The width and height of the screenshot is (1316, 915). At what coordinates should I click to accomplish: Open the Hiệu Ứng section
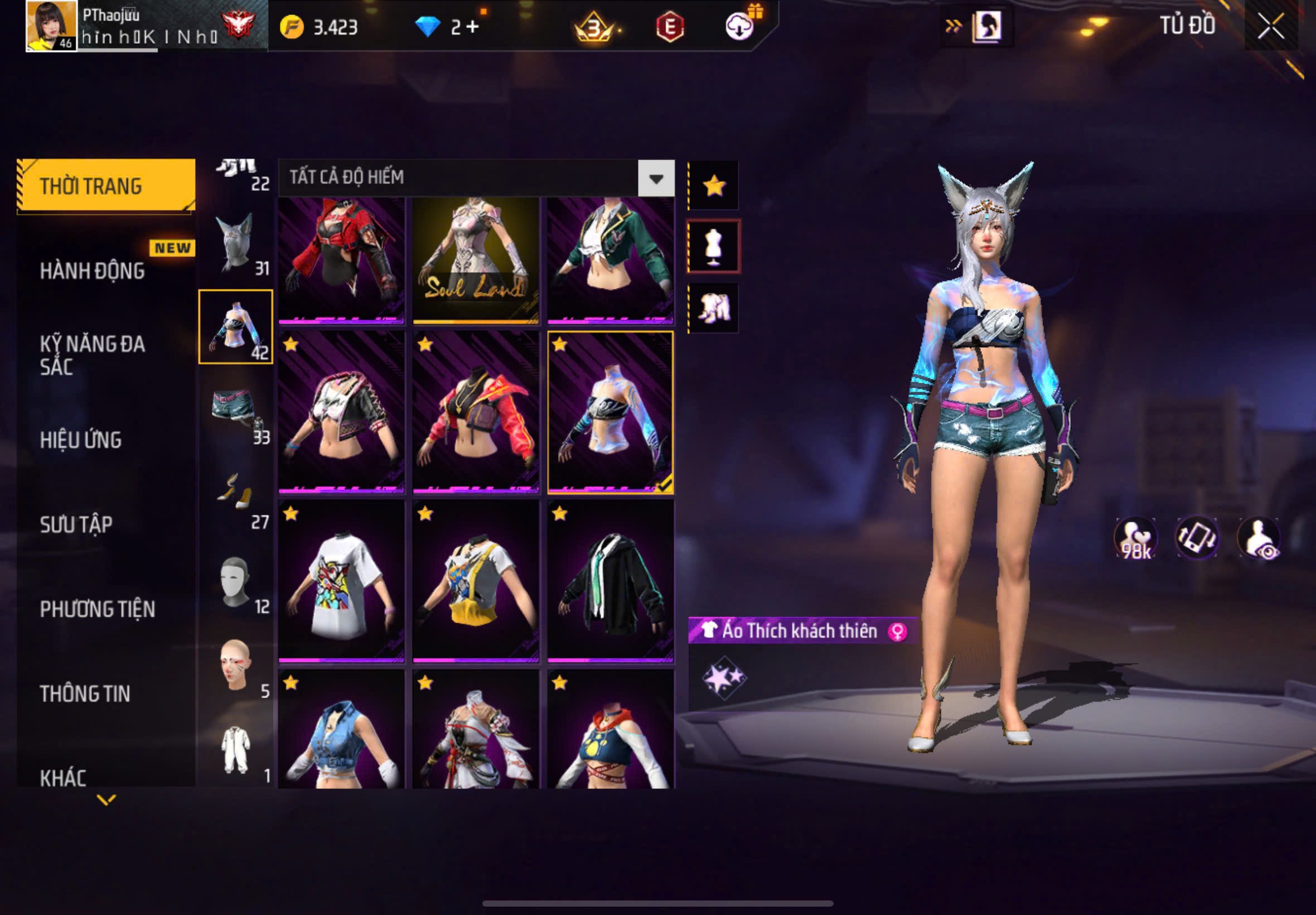pos(81,440)
